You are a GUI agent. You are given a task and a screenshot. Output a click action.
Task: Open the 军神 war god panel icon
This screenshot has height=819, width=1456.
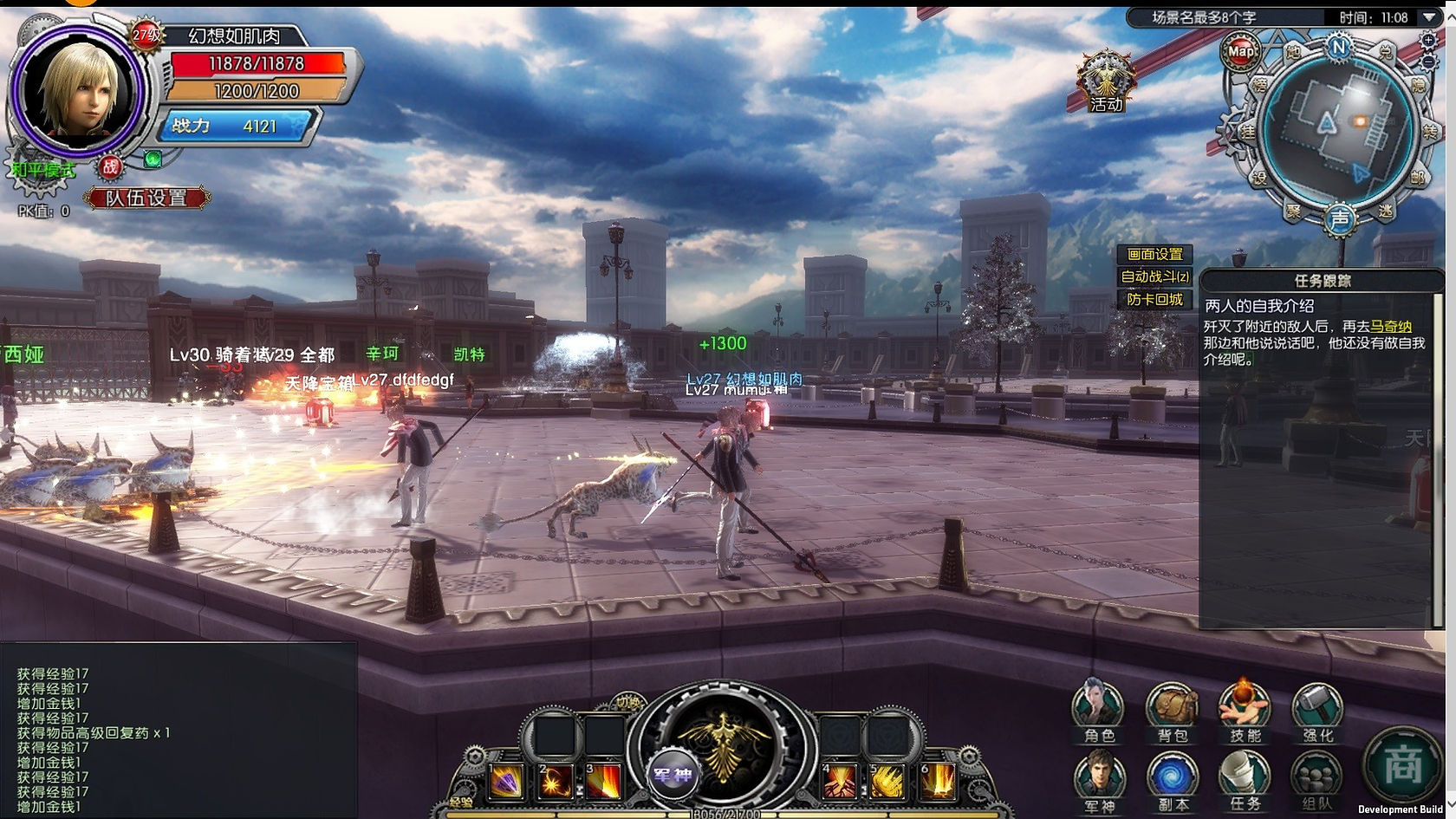click(x=1098, y=782)
